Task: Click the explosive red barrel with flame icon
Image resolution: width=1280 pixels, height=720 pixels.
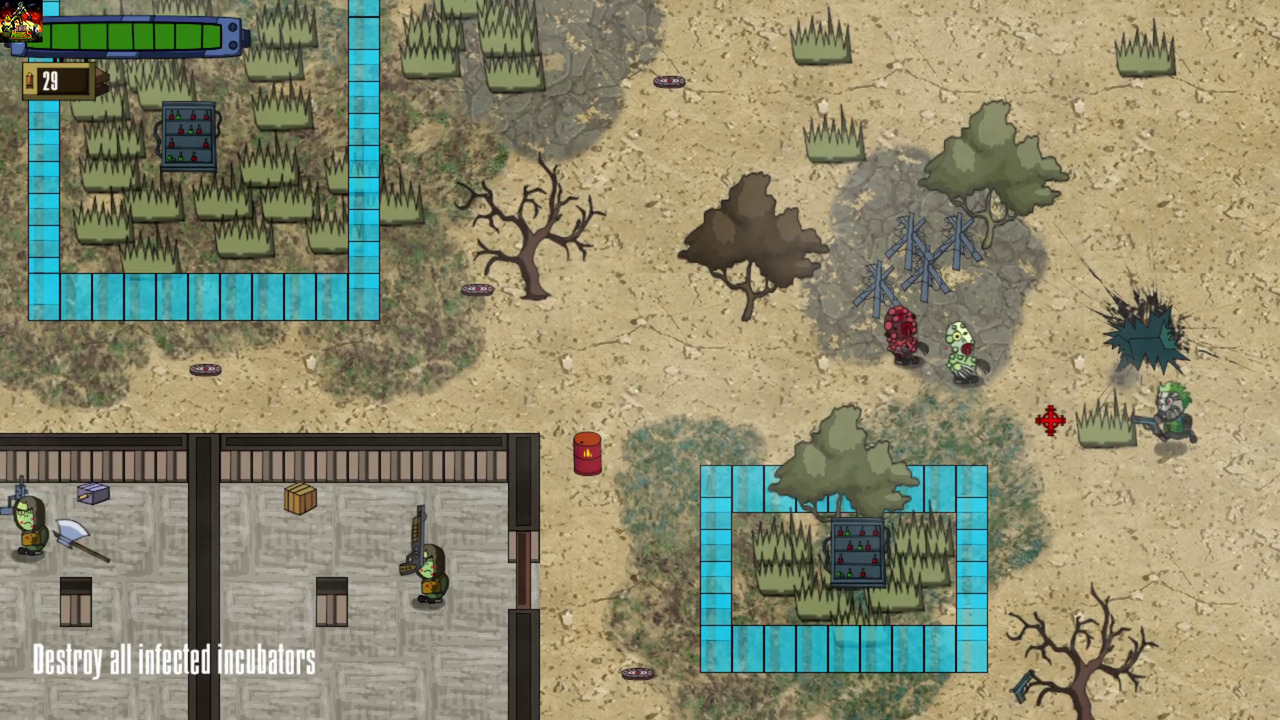Action: (x=587, y=453)
